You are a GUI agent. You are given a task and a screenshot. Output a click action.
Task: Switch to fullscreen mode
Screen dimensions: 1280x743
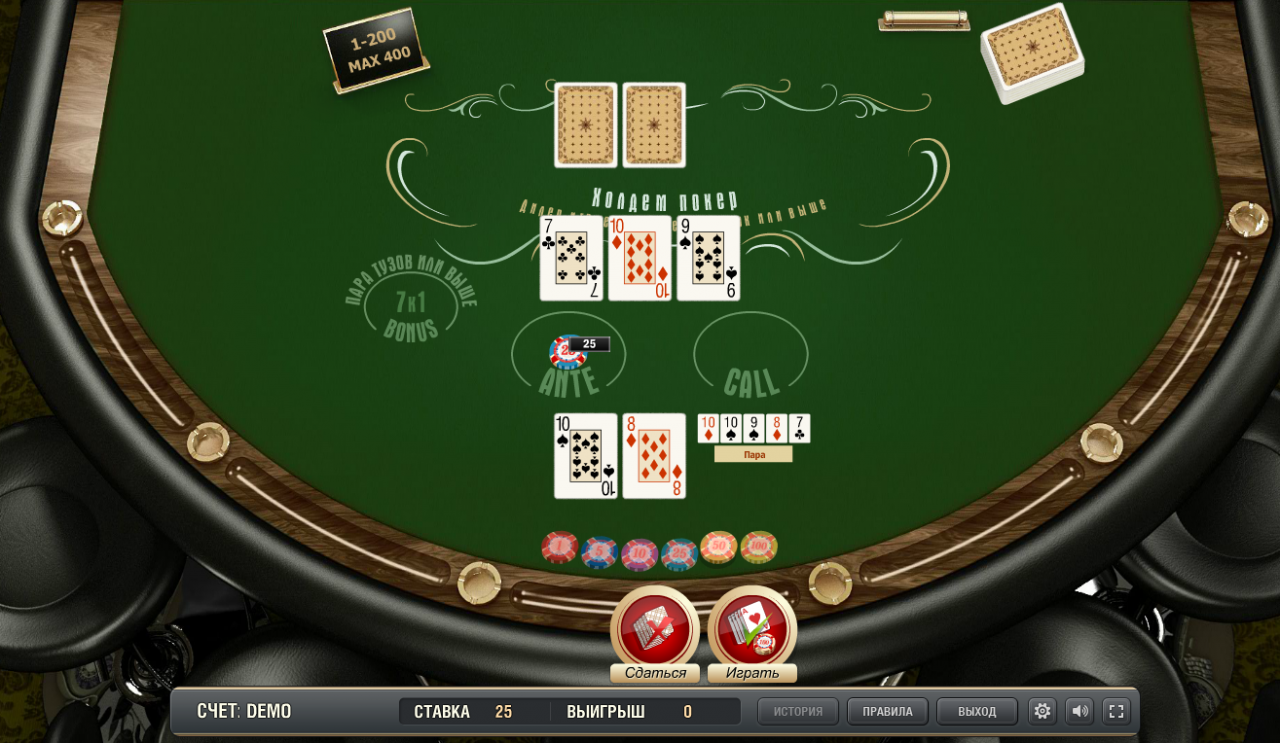1116,711
